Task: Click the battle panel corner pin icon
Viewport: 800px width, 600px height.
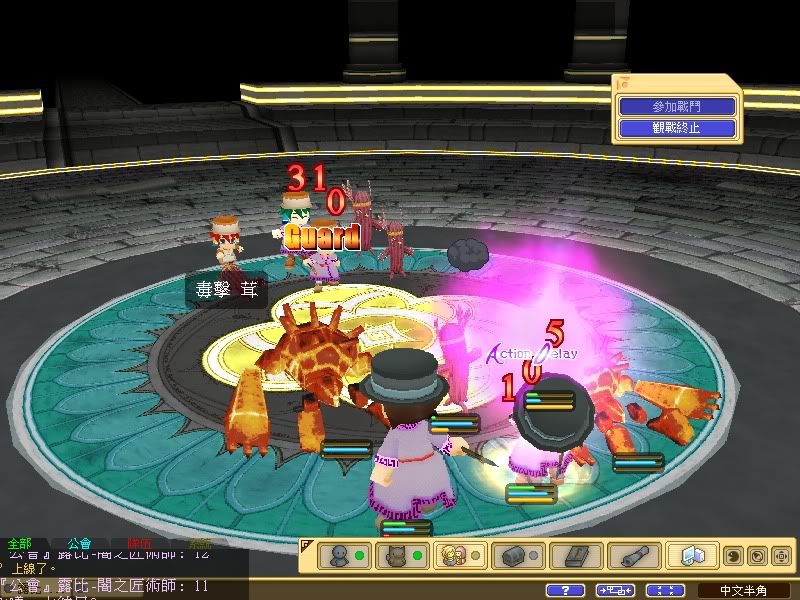Action: click(623, 83)
